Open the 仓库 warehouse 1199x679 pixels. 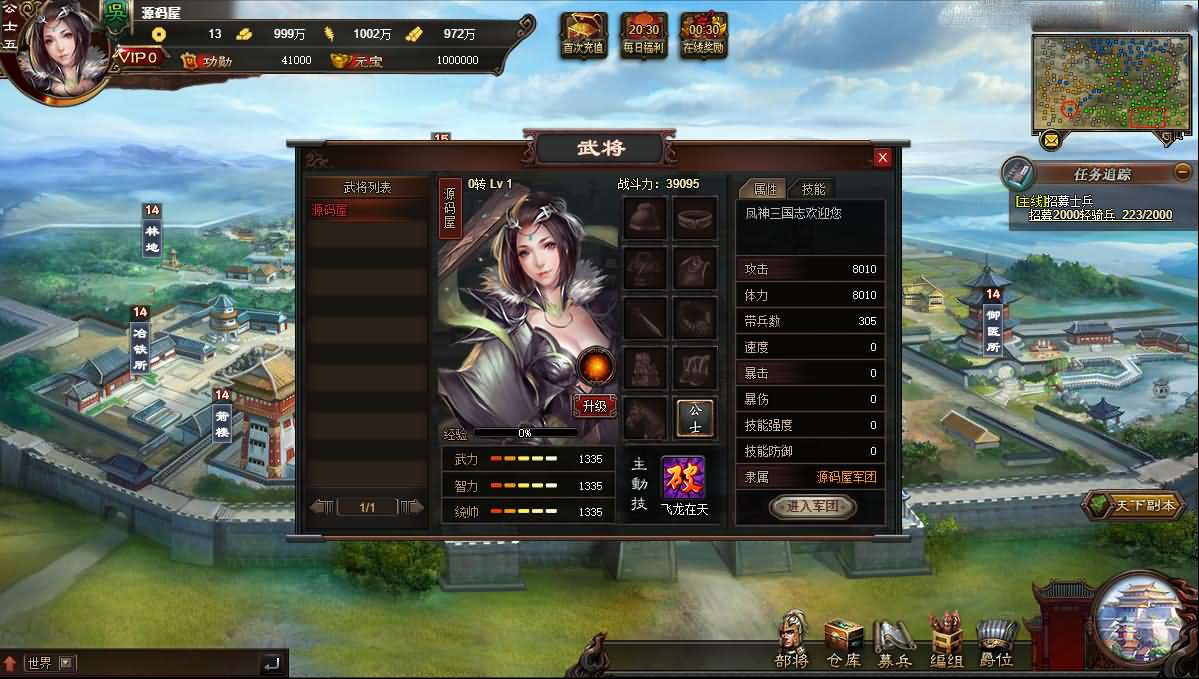tap(843, 640)
